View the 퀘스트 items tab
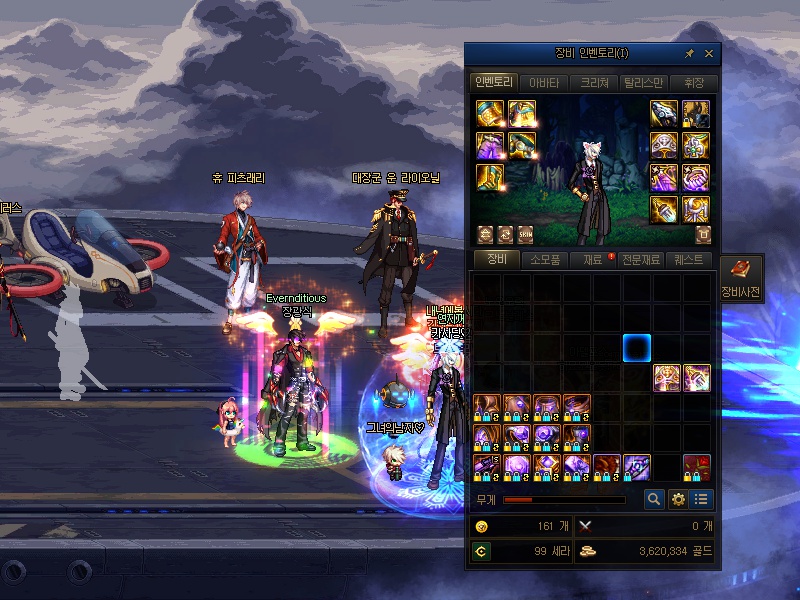 click(x=689, y=260)
